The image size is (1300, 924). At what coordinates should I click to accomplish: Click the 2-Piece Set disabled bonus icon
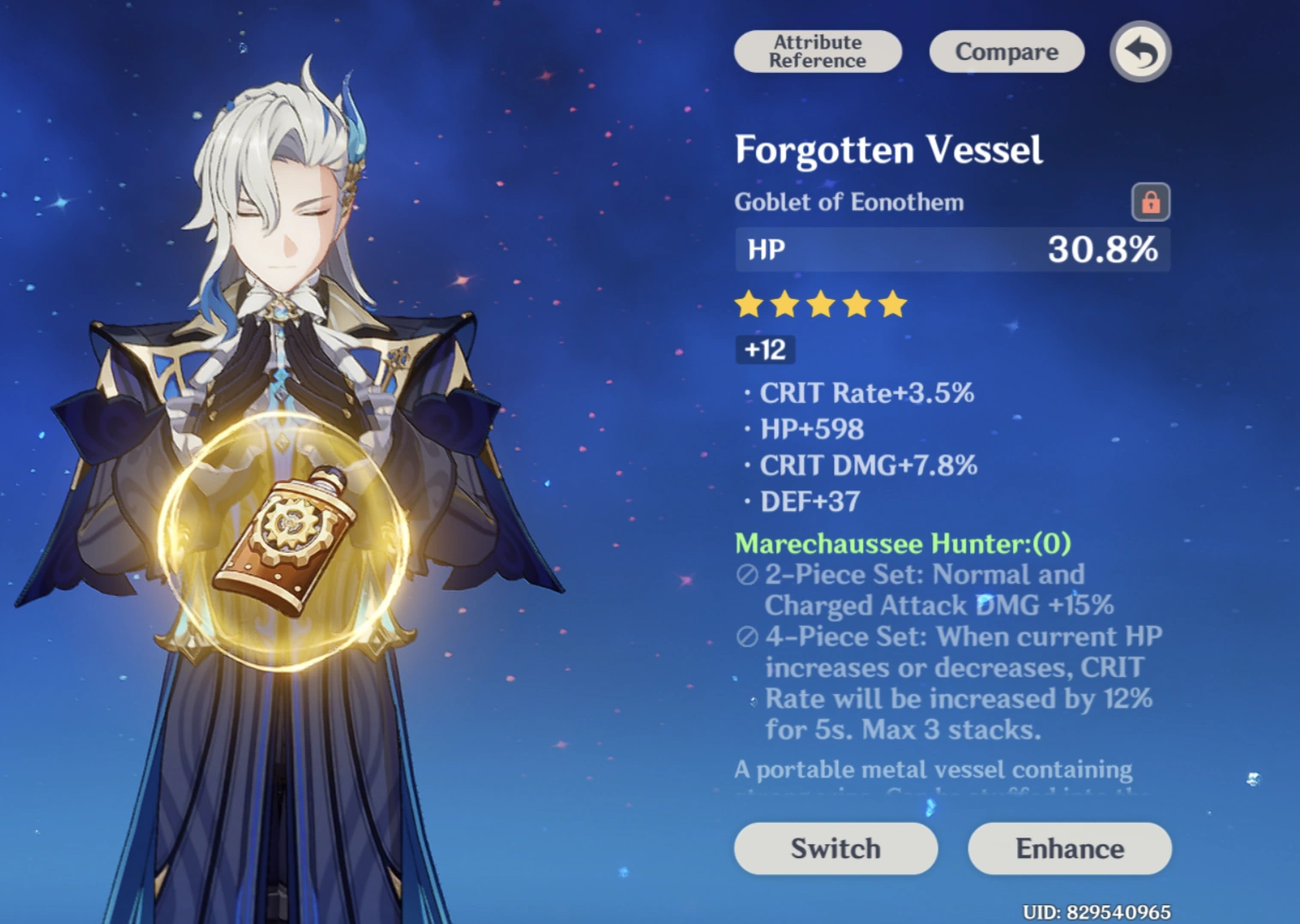coord(746,574)
